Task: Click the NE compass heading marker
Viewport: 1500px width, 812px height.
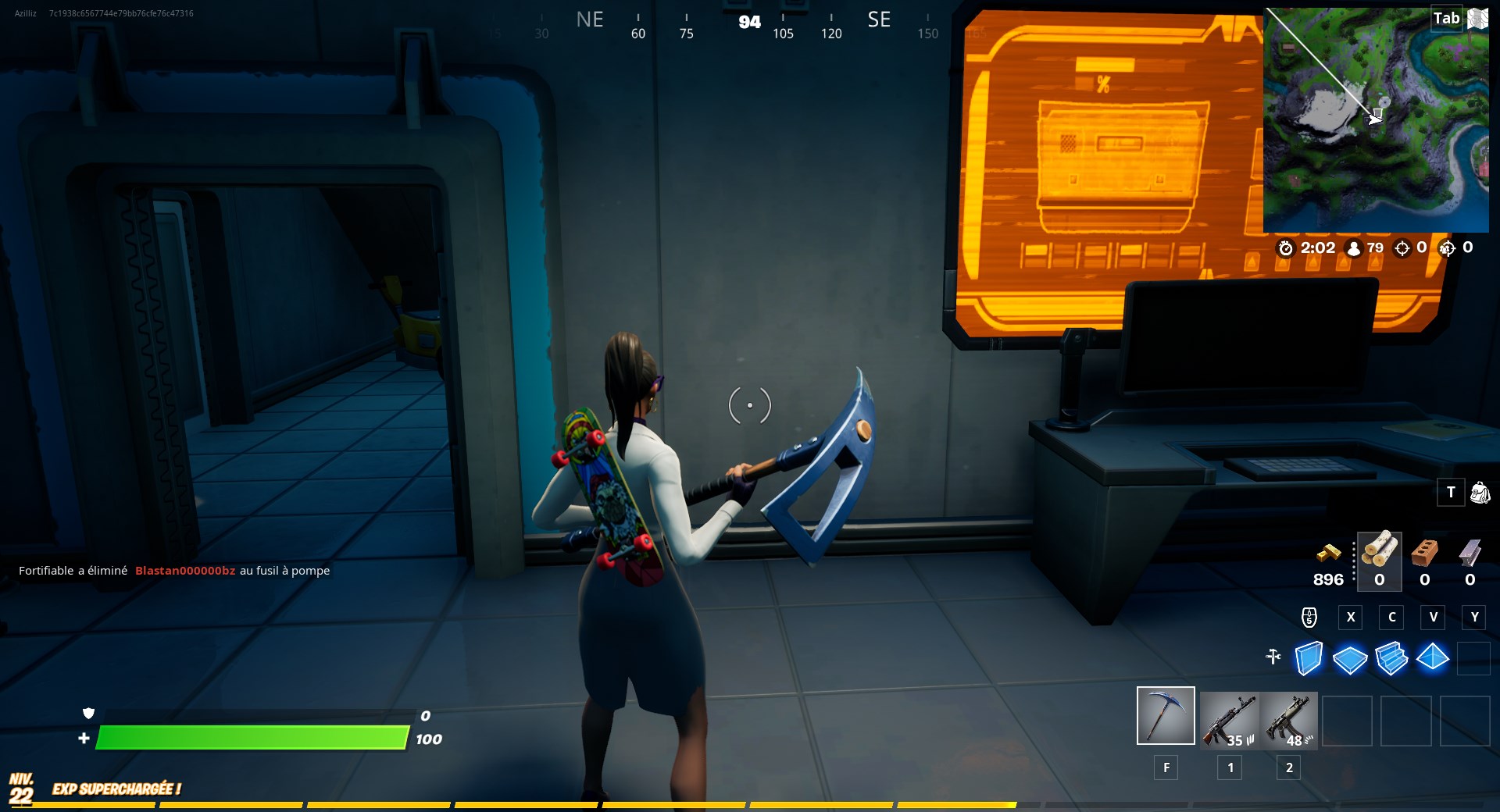Action: [x=590, y=20]
